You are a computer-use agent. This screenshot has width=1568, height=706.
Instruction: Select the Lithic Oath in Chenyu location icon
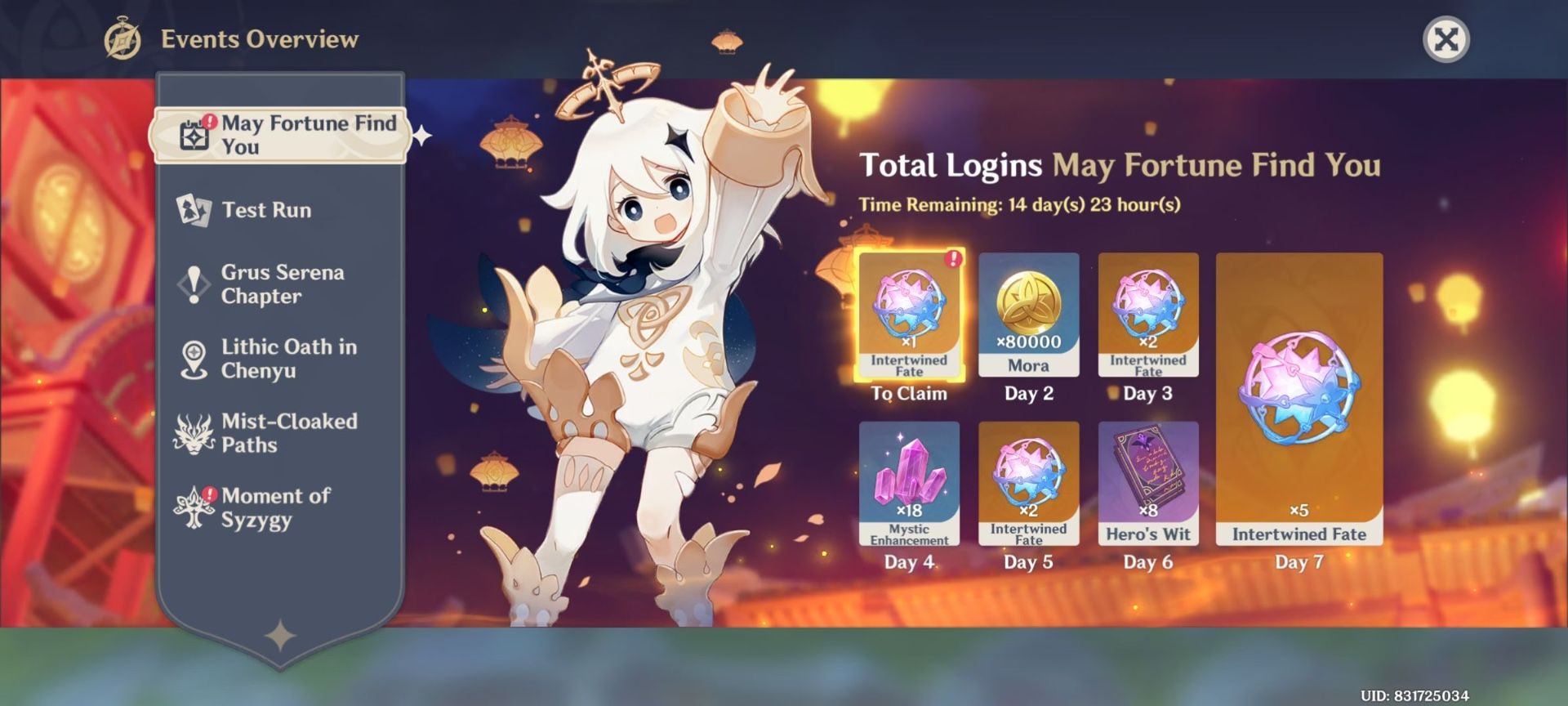(193, 359)
